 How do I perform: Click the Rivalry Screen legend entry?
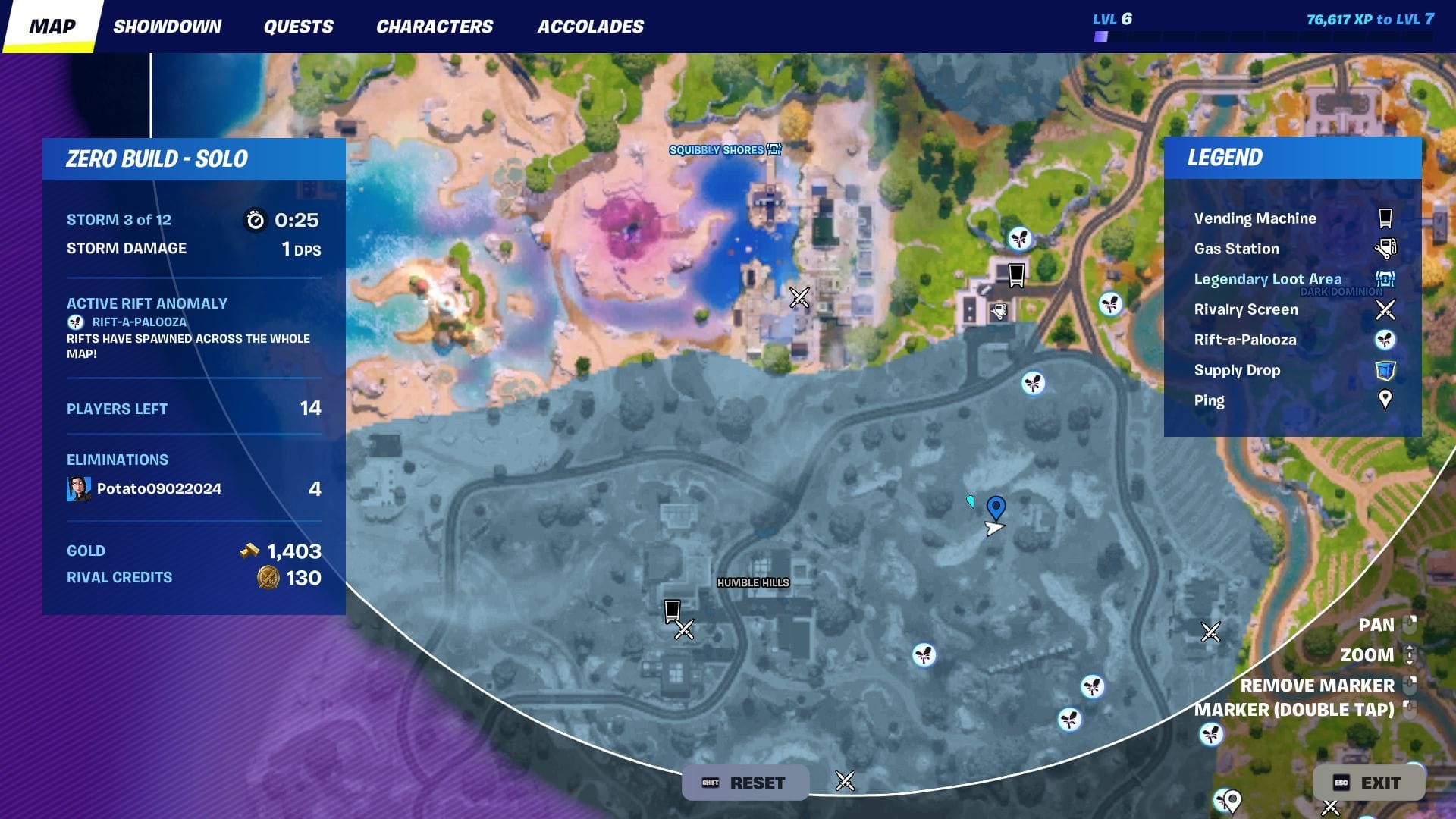pyautogui.click(x=1246, y=309)
